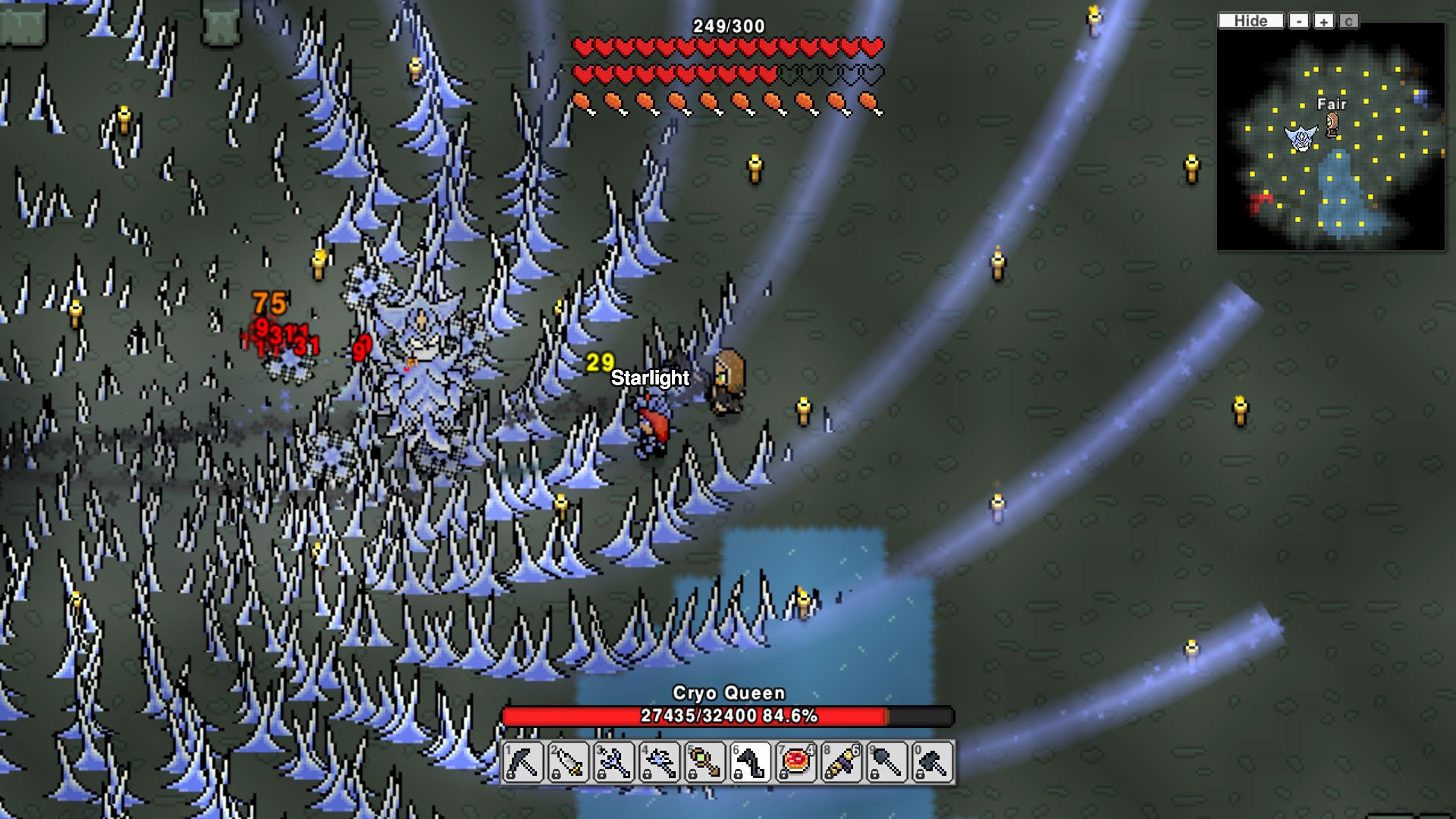Choose the ice trident in slot 3
The image size is (1456, 819).
pos(614,761)
